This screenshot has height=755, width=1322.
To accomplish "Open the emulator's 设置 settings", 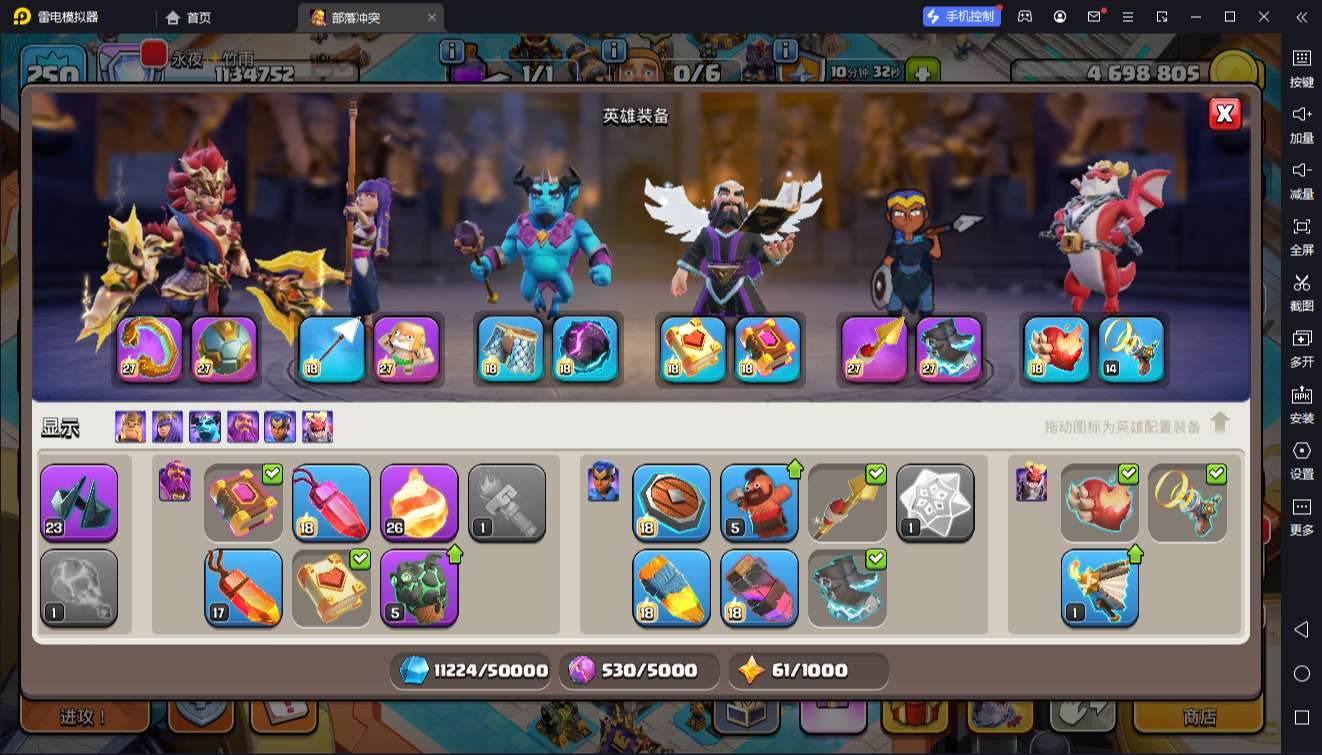I will [1301, 459].
